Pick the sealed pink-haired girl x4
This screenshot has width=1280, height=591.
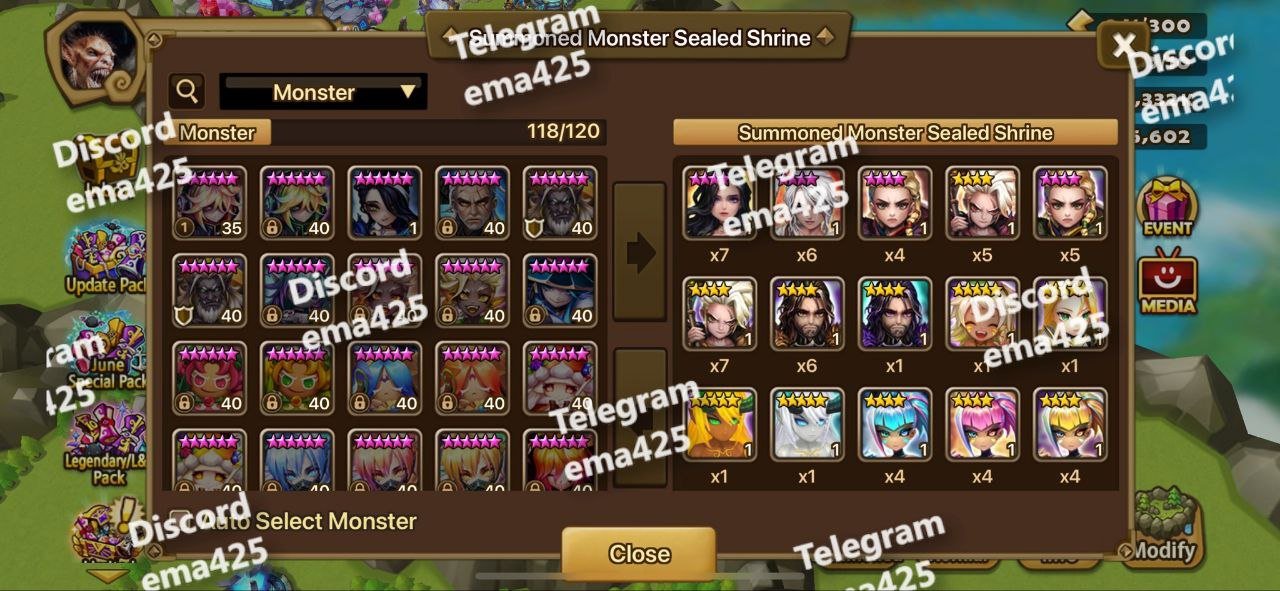click(983, 425)
